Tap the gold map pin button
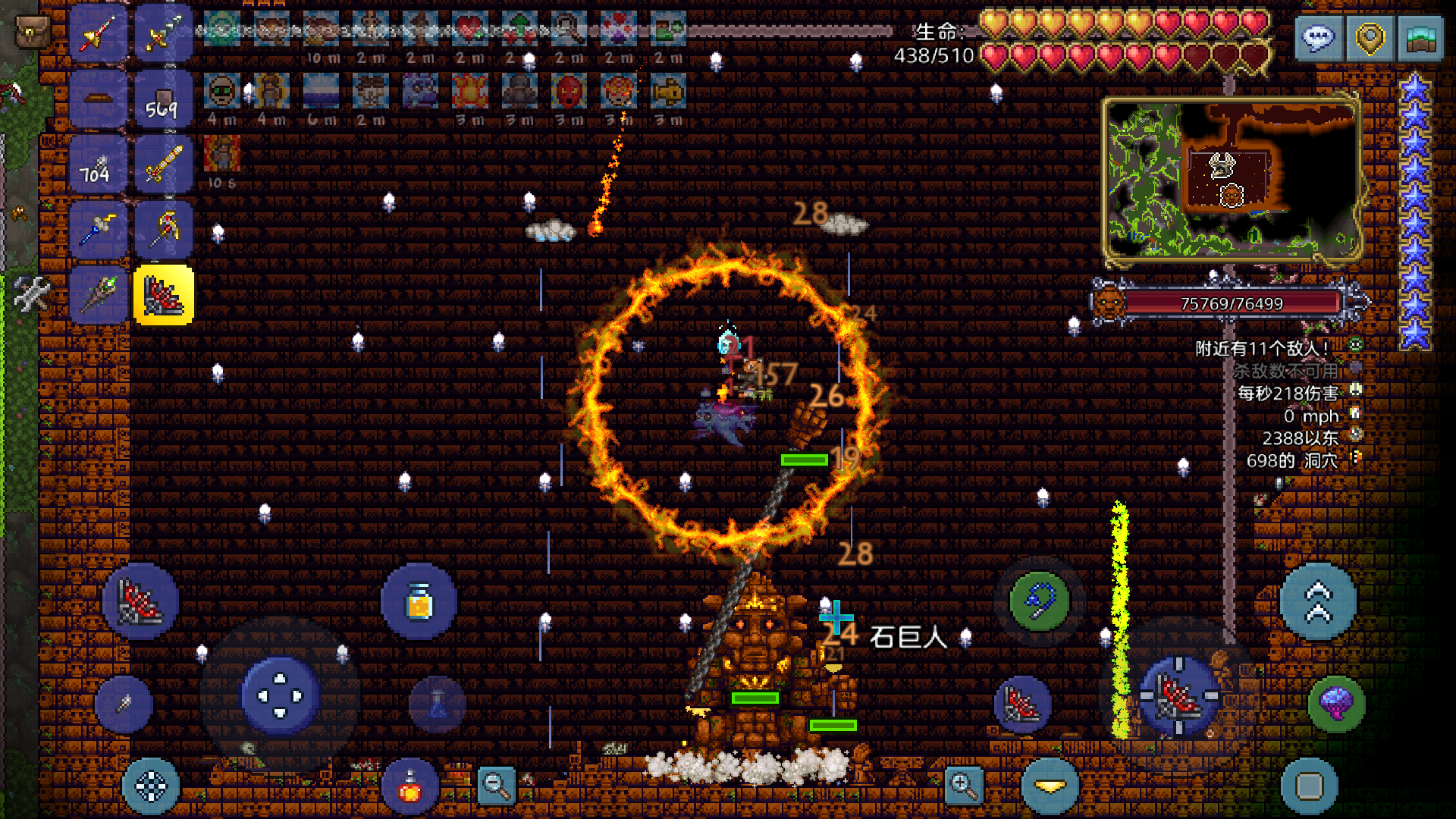The width and height of the screenshot is (1456, 819). (x=1370, y=37)
